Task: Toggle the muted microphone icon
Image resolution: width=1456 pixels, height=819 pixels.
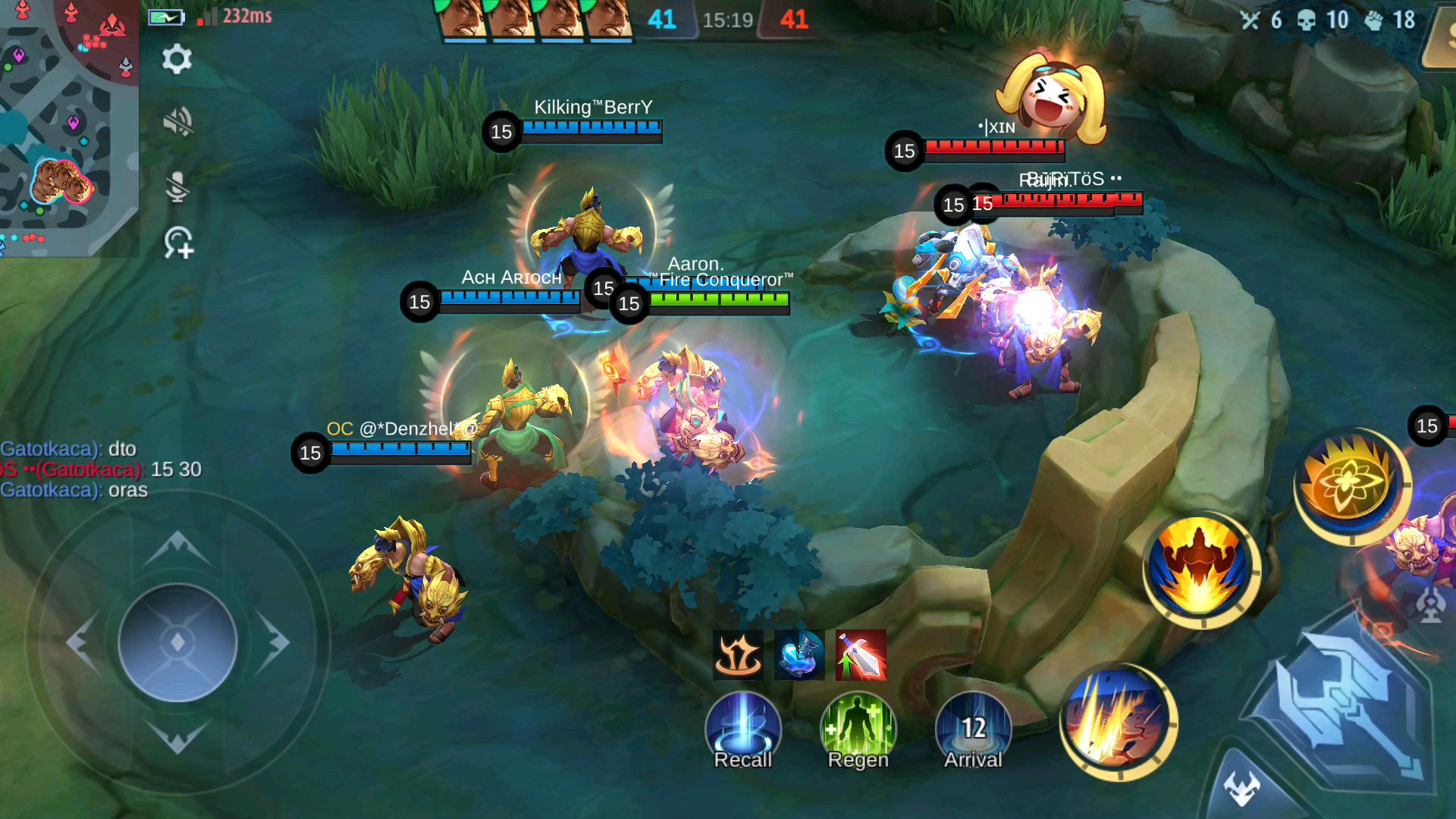Action: (177, 186)
